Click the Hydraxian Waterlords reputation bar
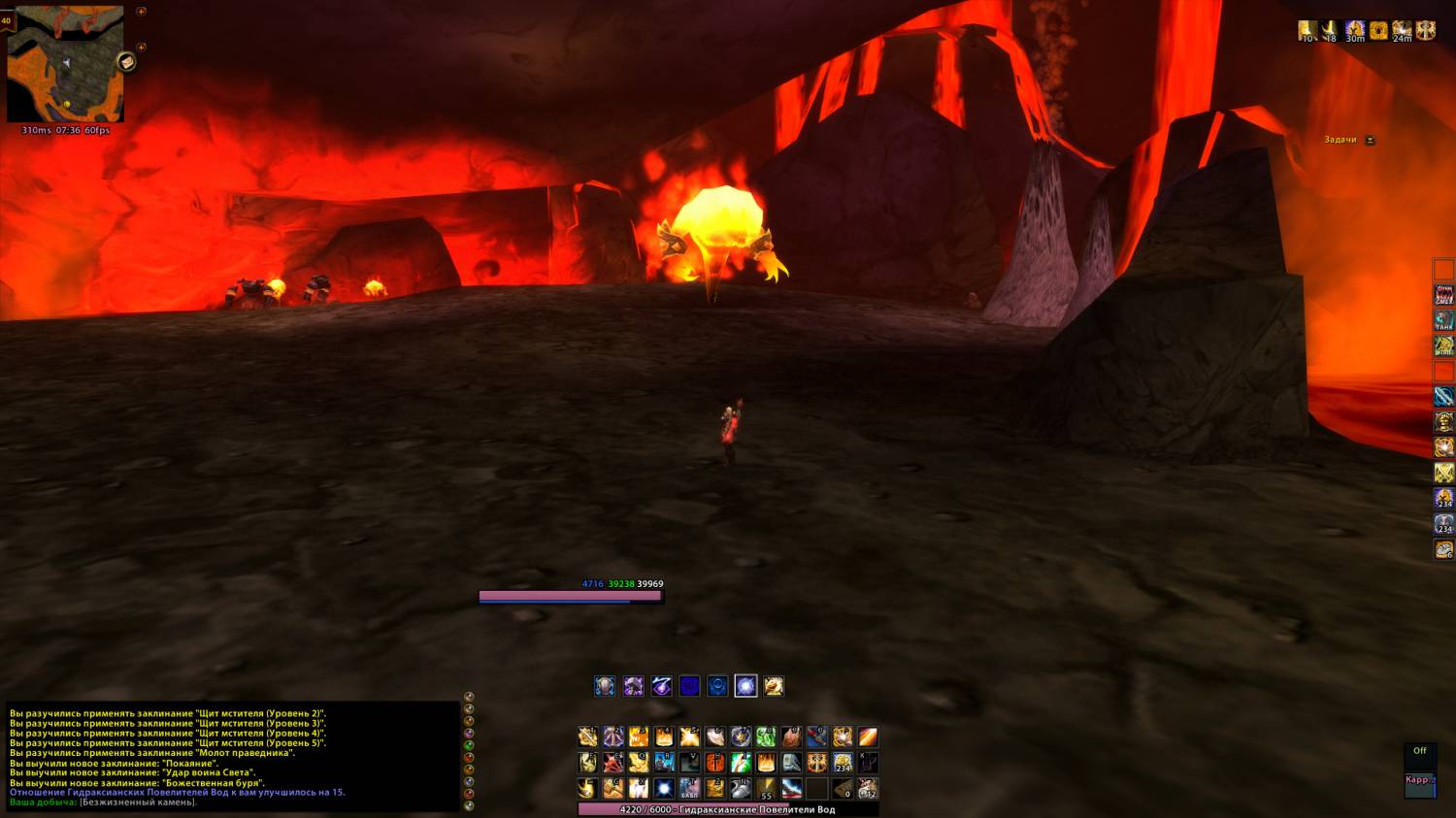 [x=728, y=809]
